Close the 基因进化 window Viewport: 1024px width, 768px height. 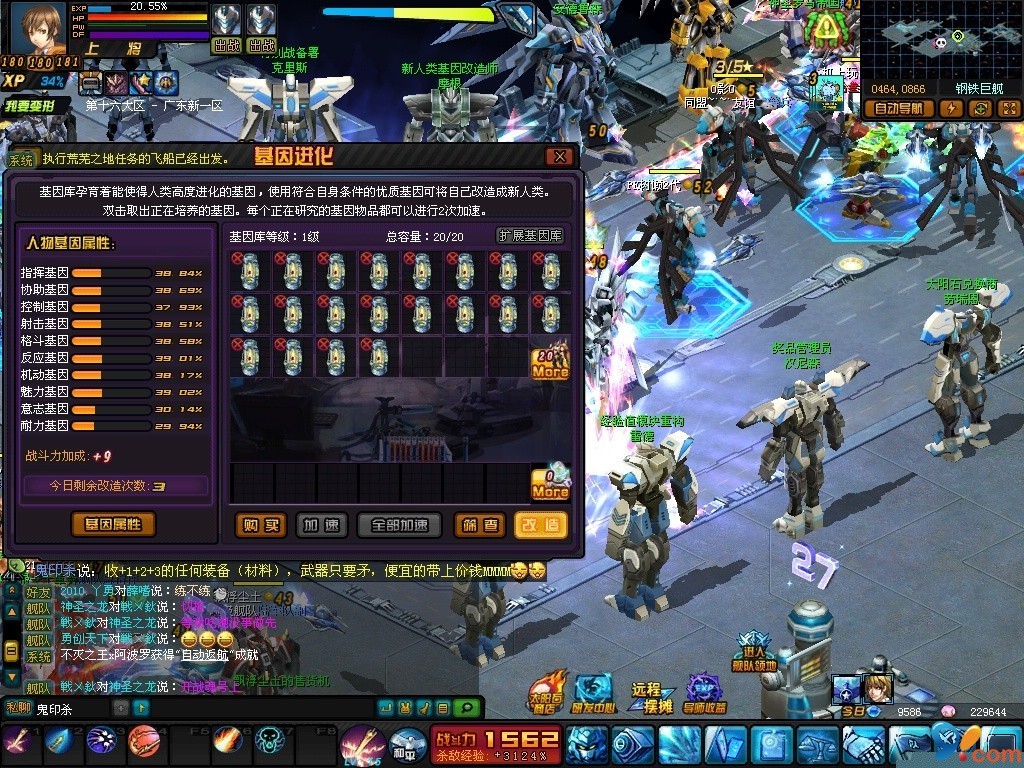coord(559,157)
